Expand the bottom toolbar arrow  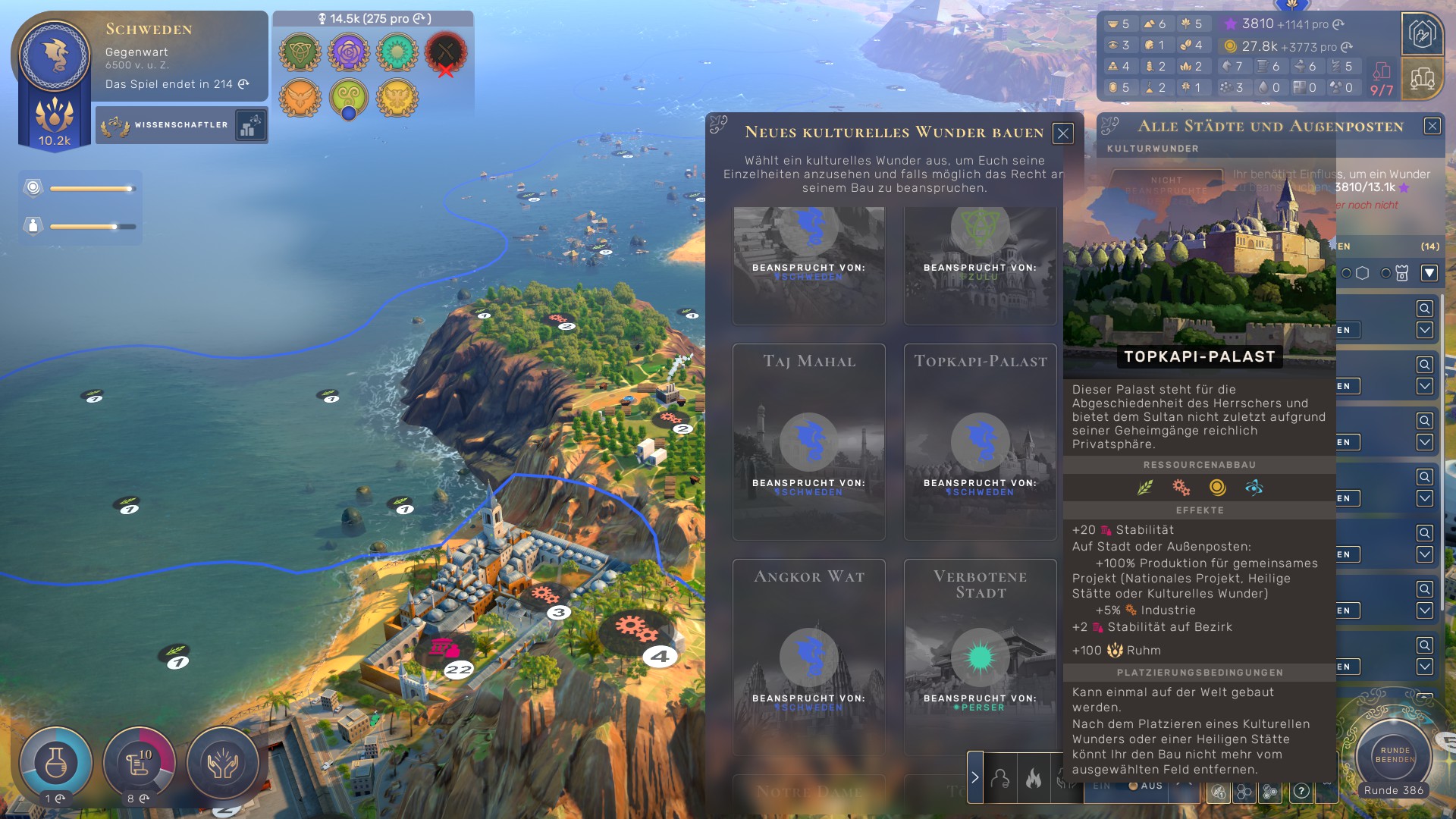tap(975, 777)
